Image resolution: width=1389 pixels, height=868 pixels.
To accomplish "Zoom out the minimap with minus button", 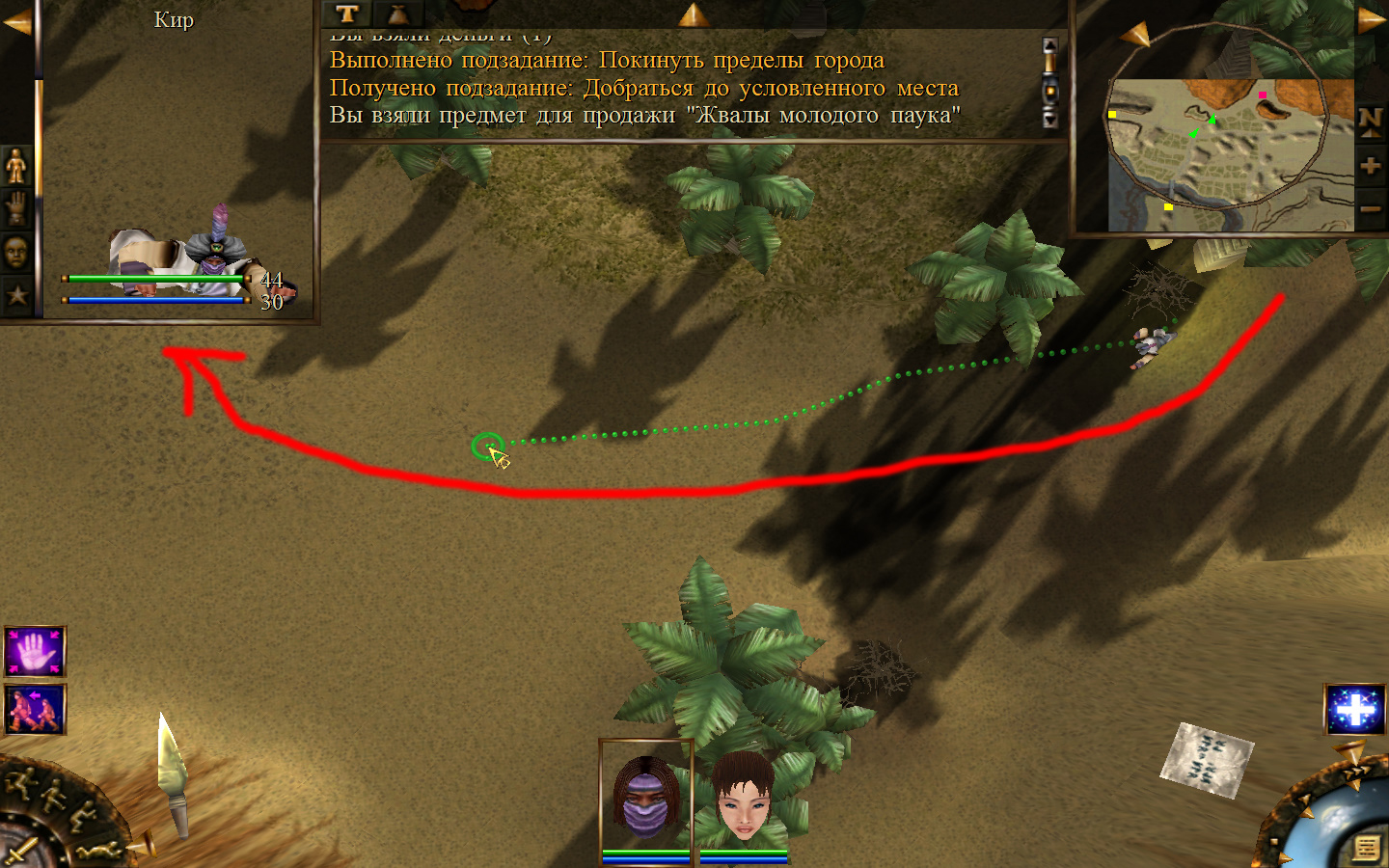I will 1370,208.
